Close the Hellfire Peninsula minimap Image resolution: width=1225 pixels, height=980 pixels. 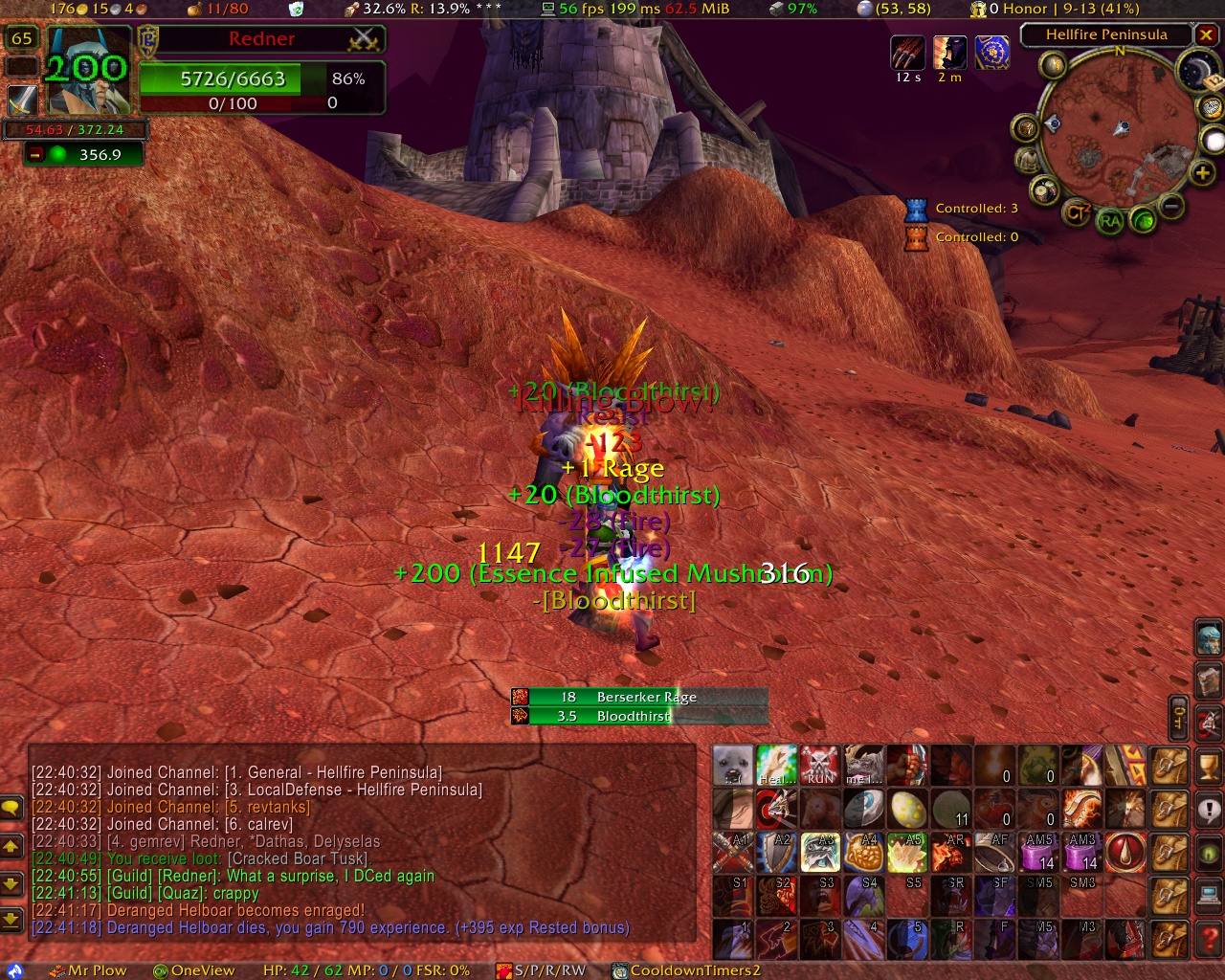pyautogui.click(x=1206, y=34)
